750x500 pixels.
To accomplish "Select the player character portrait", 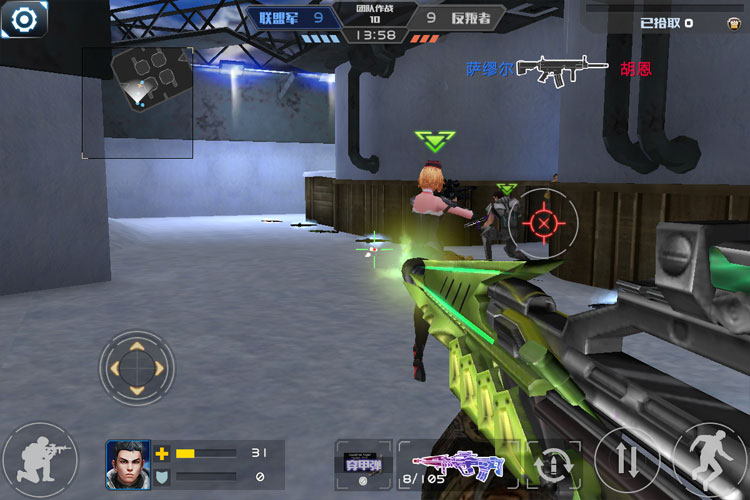I will (128, 464).
